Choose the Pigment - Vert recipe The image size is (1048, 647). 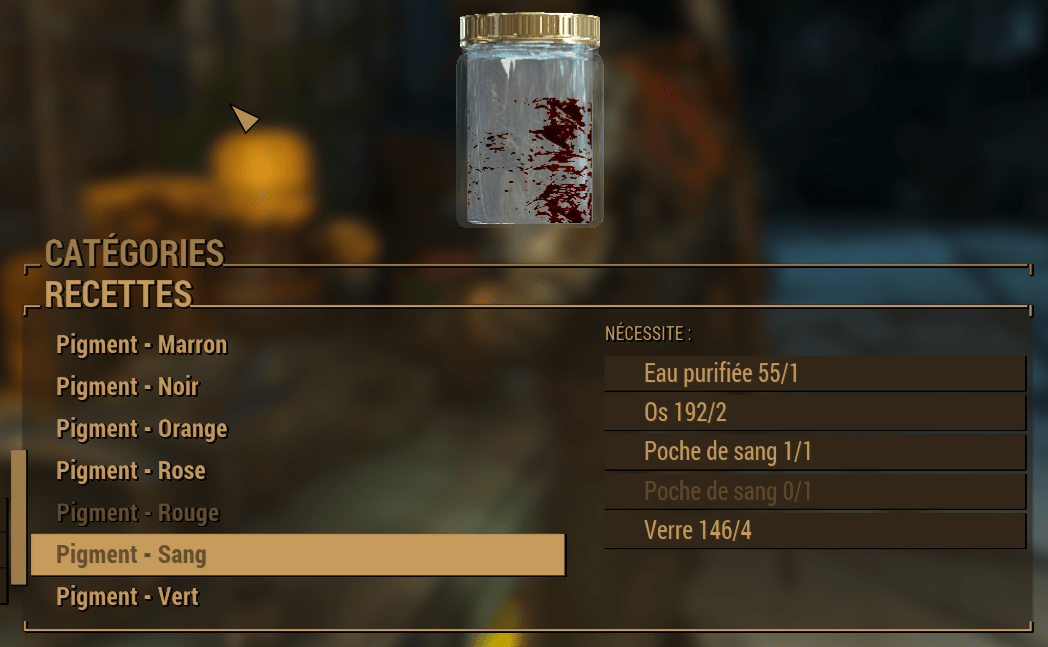[128, 597]
